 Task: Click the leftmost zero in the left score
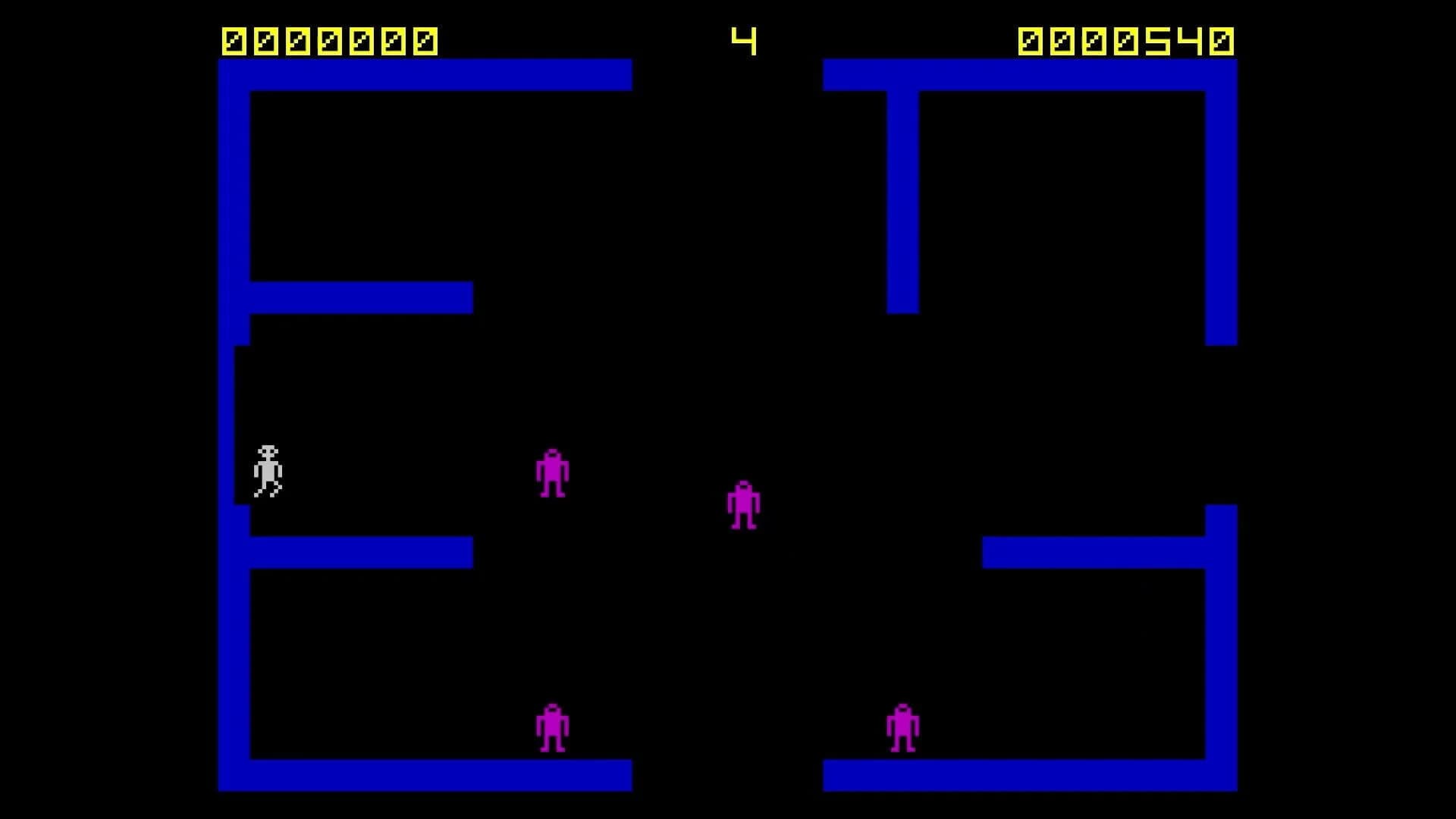(235, 39)
